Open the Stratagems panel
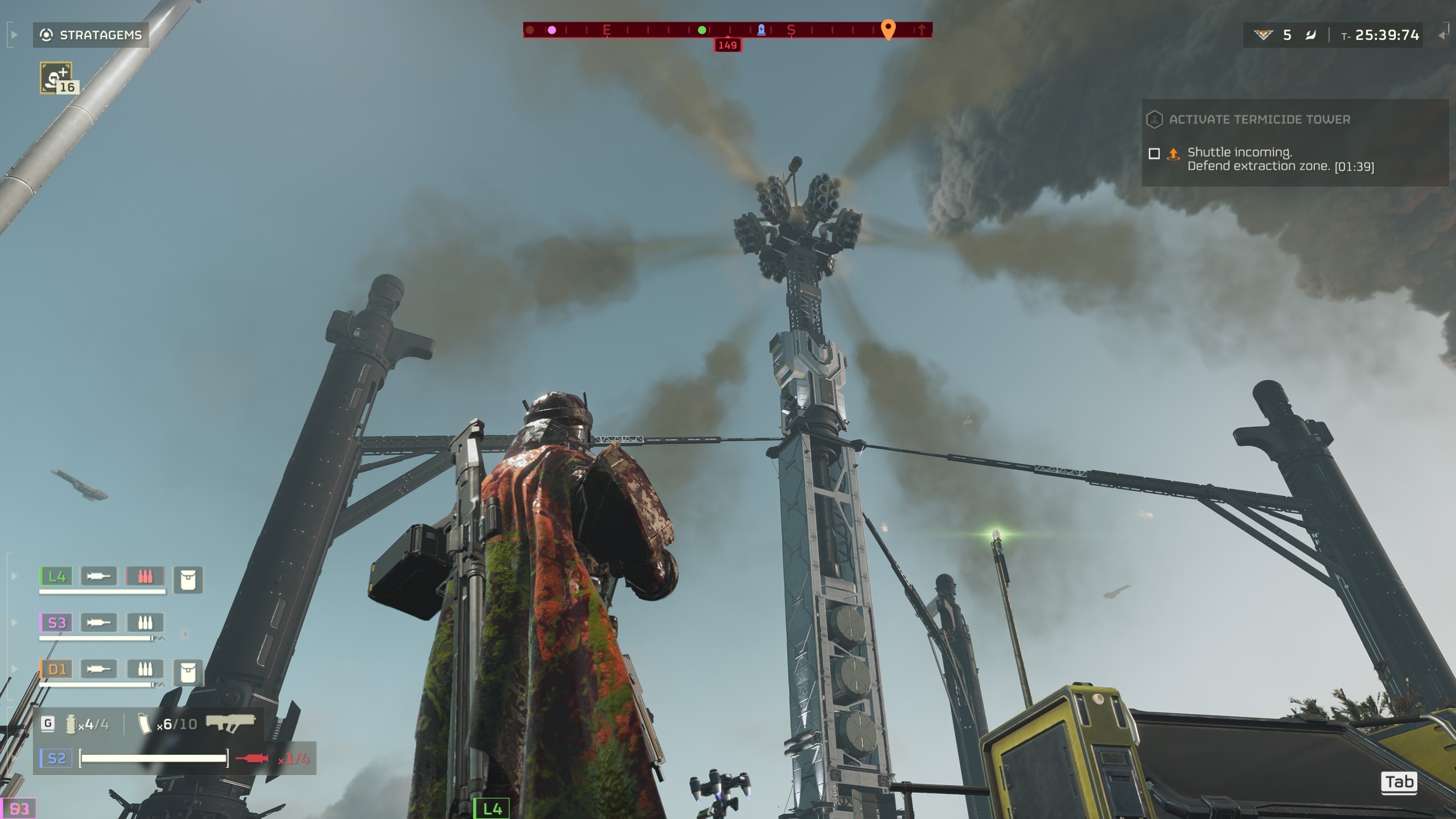Image resolution: width=1456 pixels, height=819 pixels. (x=91, y=35)
